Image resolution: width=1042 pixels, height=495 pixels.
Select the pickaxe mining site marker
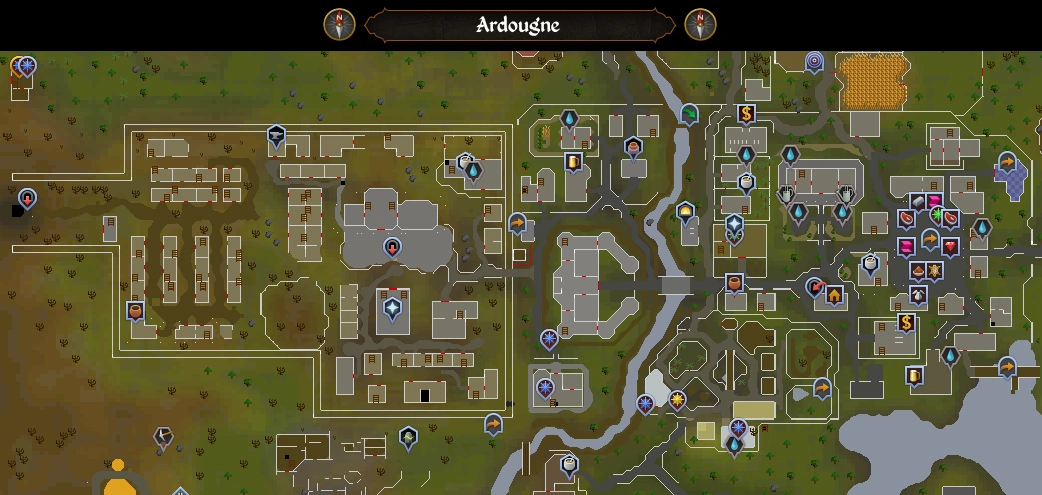point(162,437)
